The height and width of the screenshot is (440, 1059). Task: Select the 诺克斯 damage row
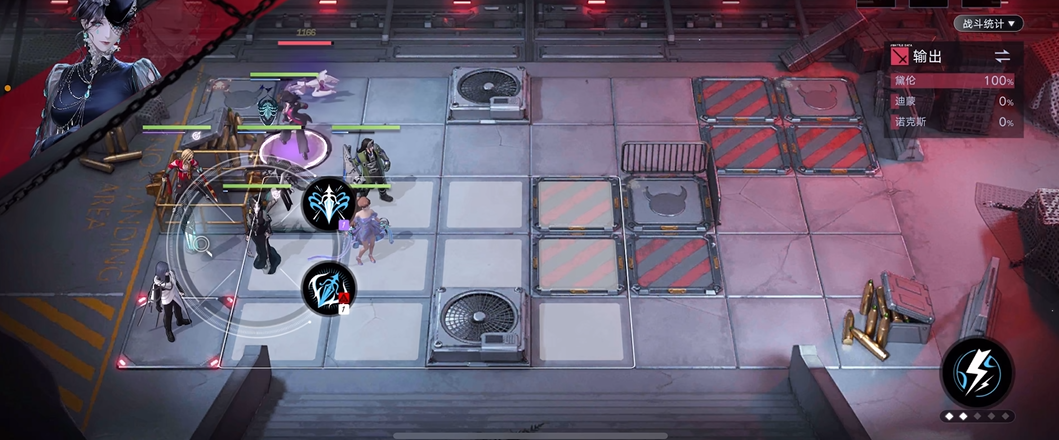tap(955, 122)
